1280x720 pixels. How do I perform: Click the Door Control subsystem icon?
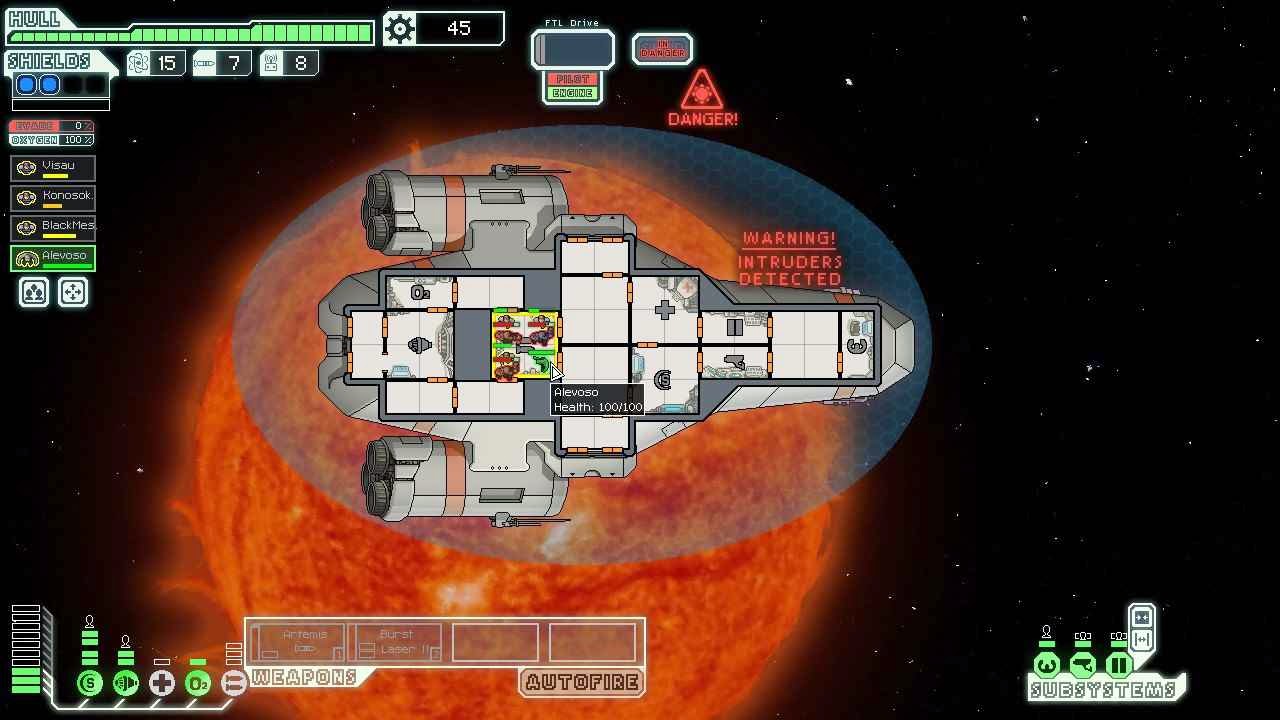click(1119, 665)
